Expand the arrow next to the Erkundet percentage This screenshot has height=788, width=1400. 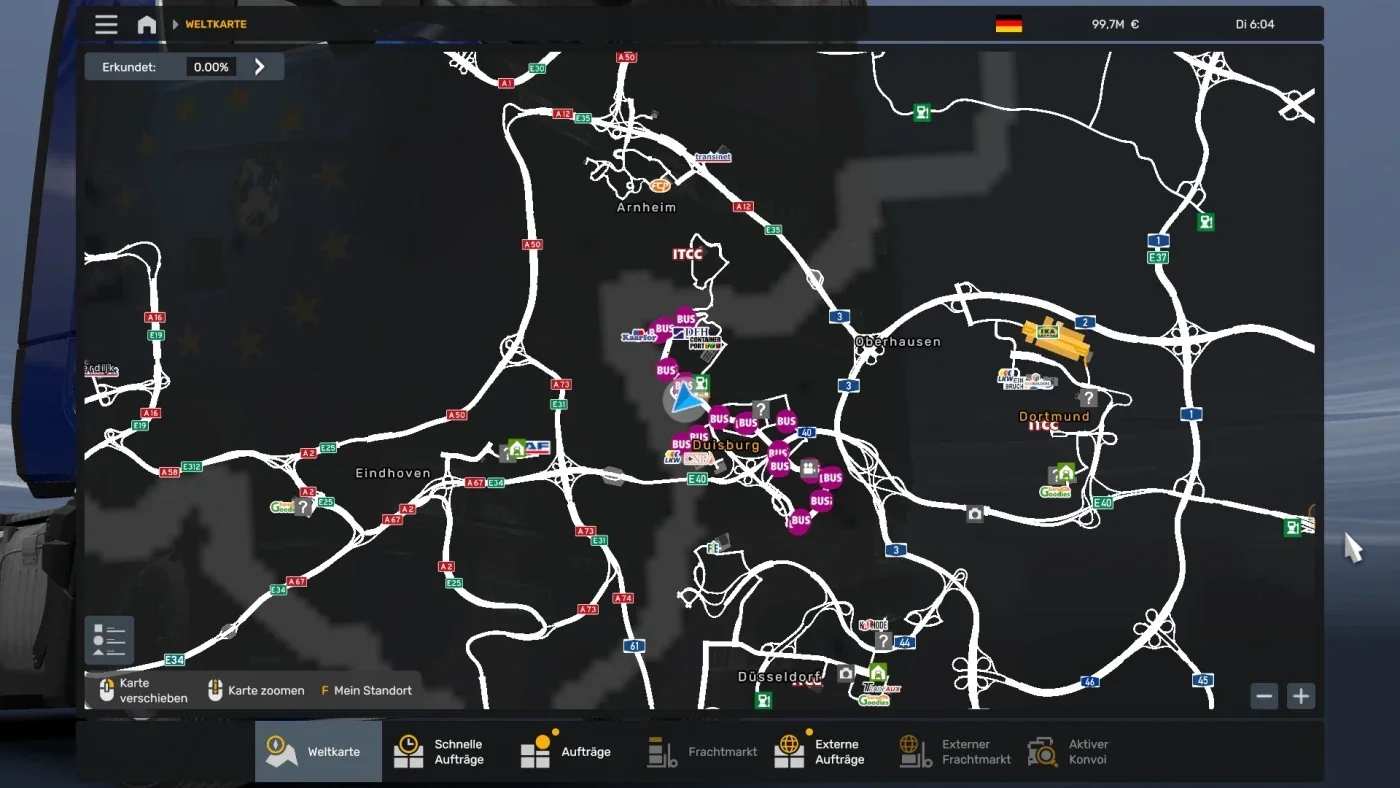pyautogui.click(x=259, y=66)
